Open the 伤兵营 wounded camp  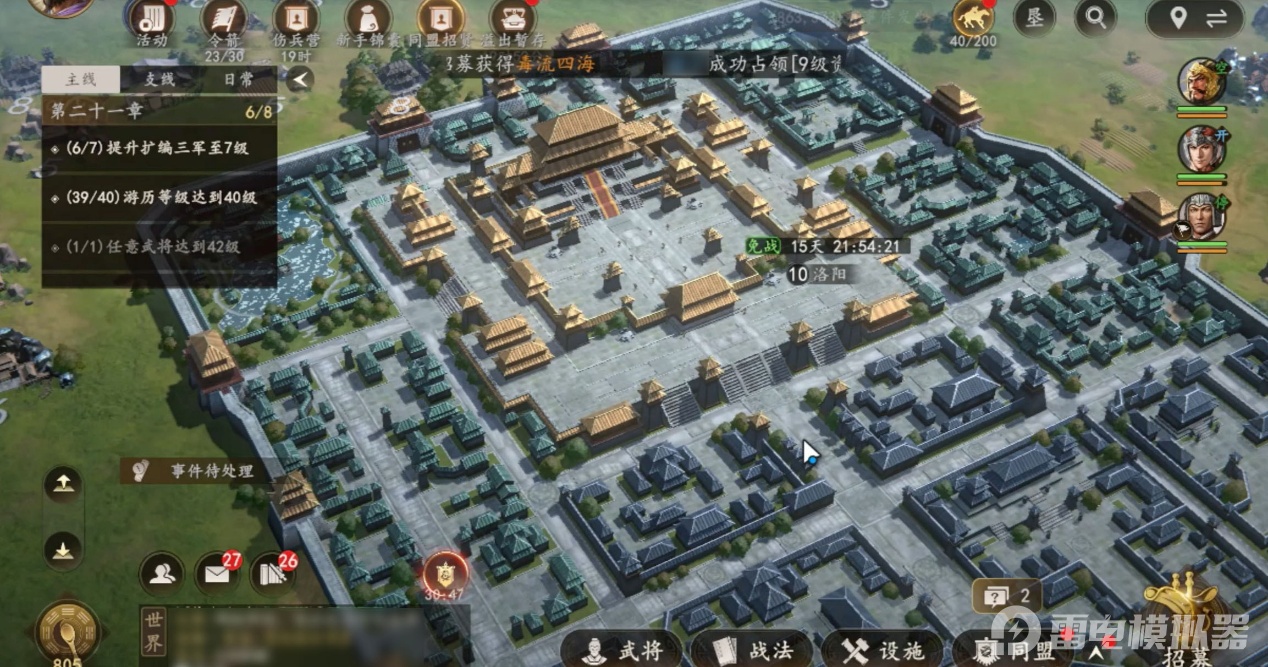point(295,21)
